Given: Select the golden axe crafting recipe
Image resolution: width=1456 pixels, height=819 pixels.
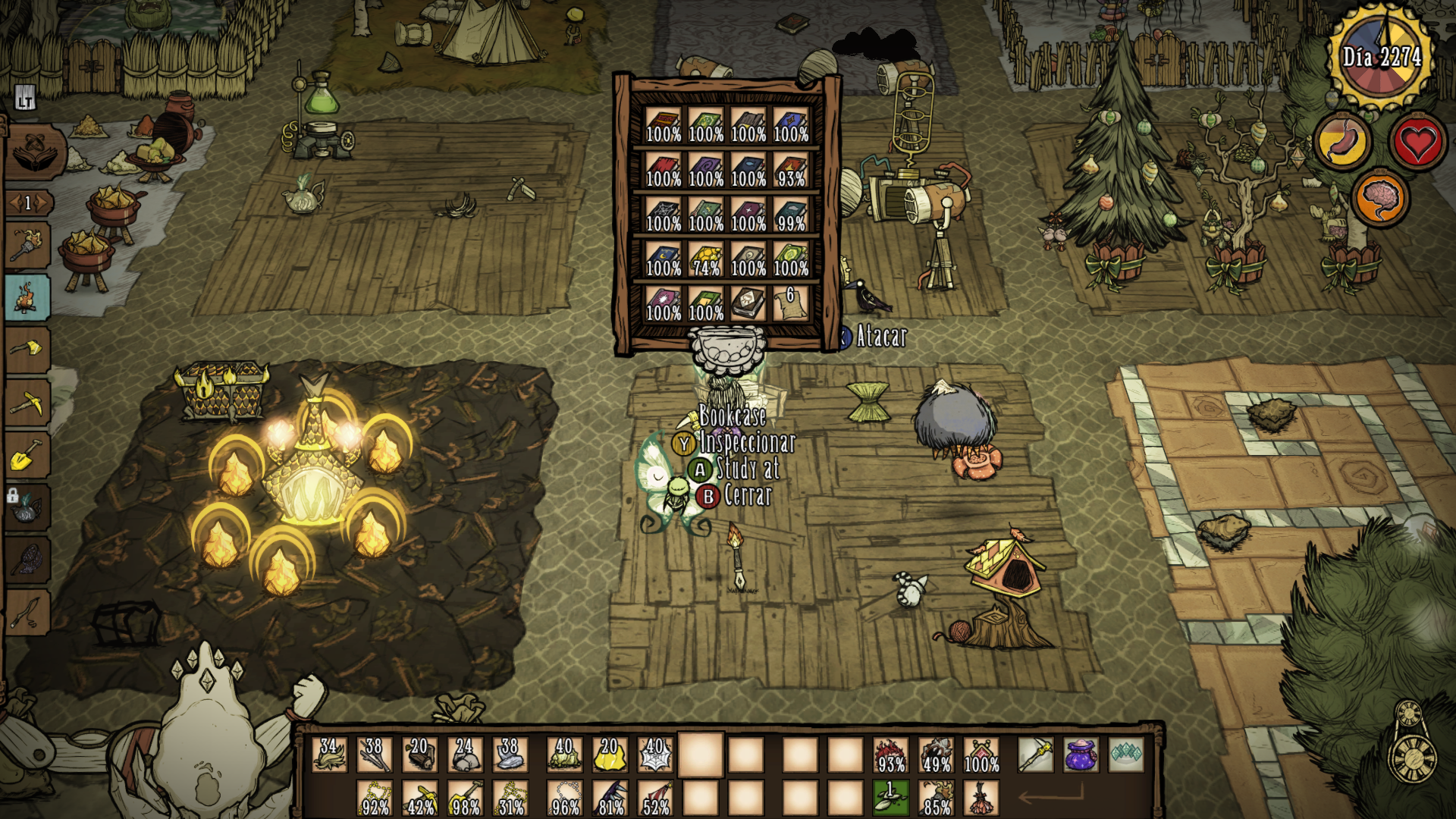Looking at the screenshot, I should tap(27, 350).
